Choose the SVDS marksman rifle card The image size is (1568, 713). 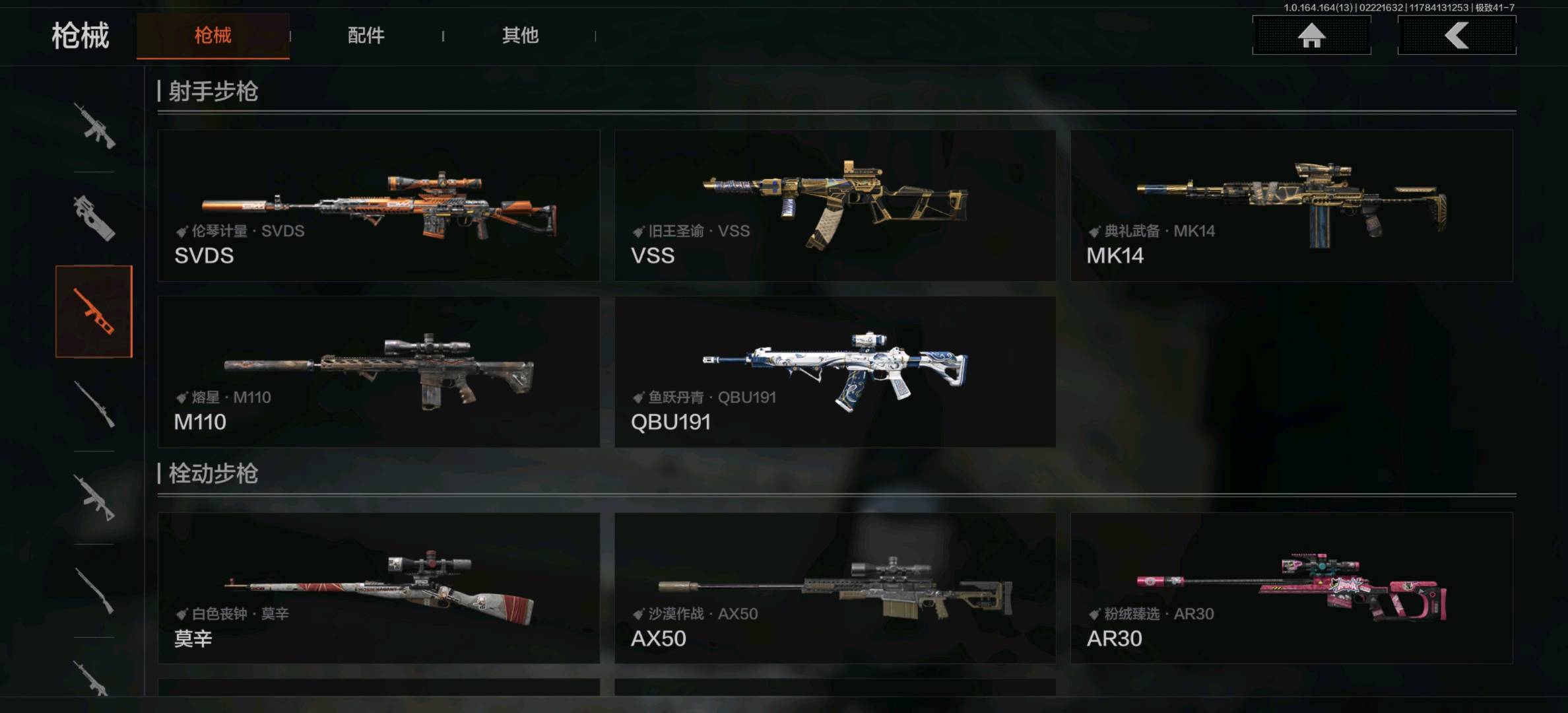378,205
